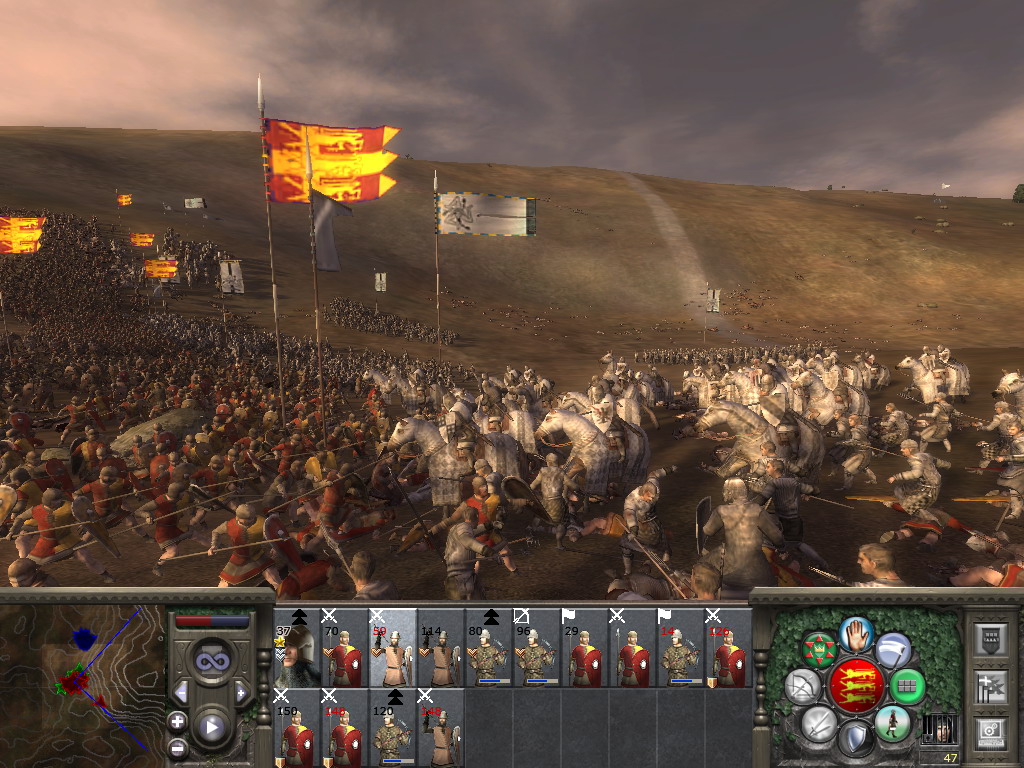Increase game speed with the right arrow
Viewport: 1024px width, 768px height.
[x=241, y=692]
